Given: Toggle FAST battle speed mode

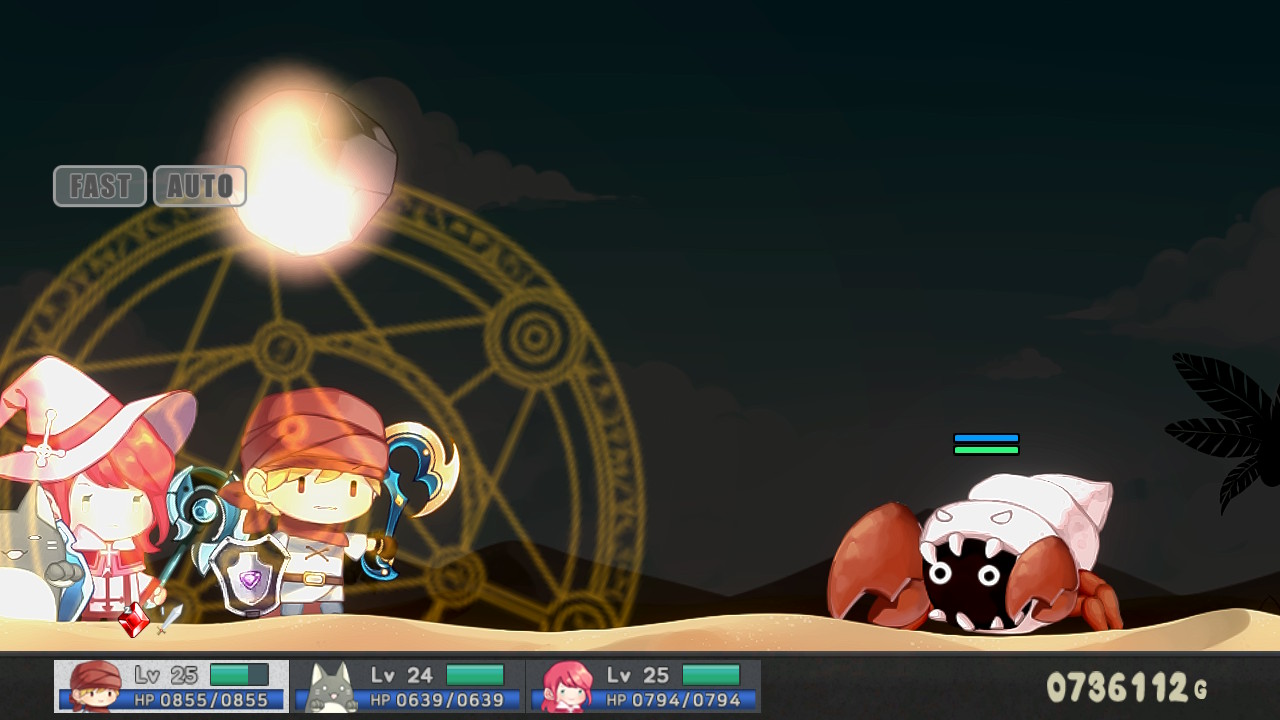Looking at the screenshot, I should [x=99, y=186].
